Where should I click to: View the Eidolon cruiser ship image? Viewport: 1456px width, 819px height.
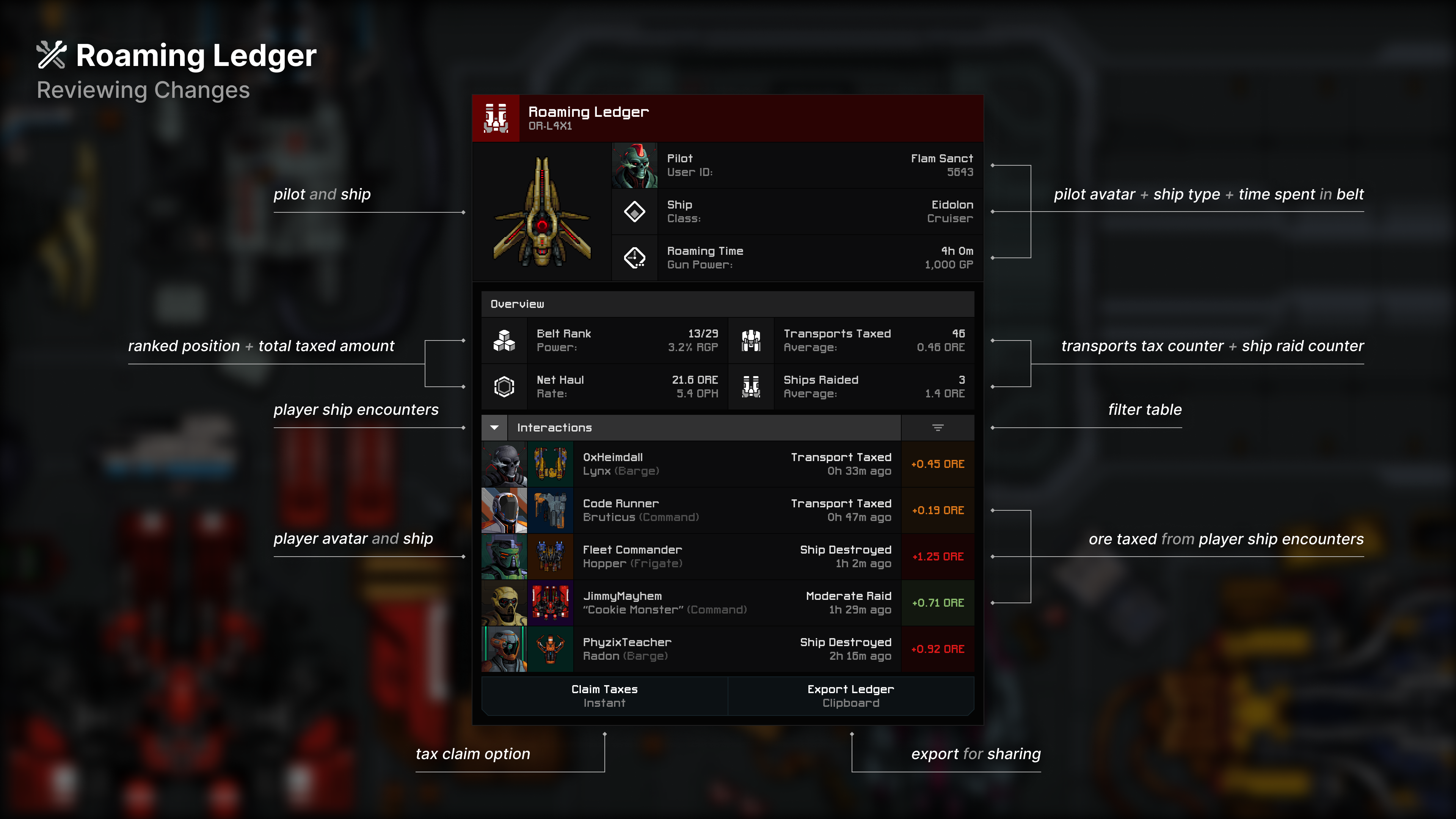pyautogui.click(x=542, y=212)
